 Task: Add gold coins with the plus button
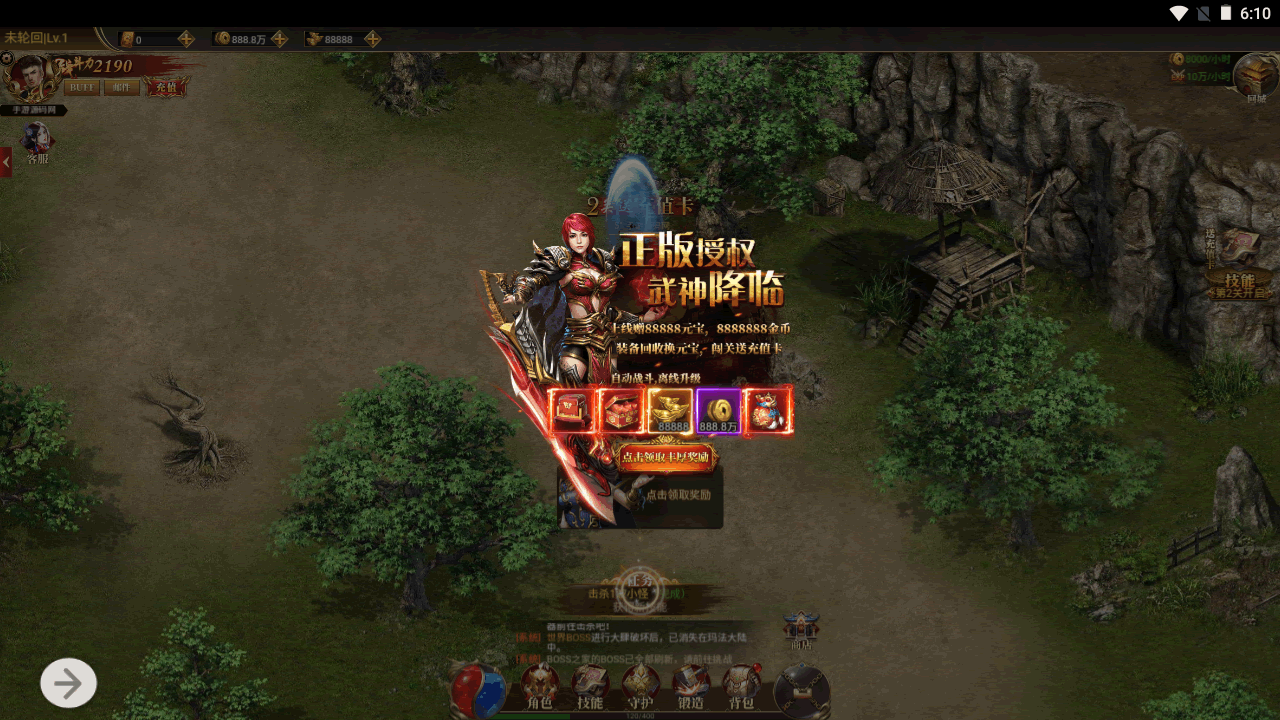tap(280, 39)
